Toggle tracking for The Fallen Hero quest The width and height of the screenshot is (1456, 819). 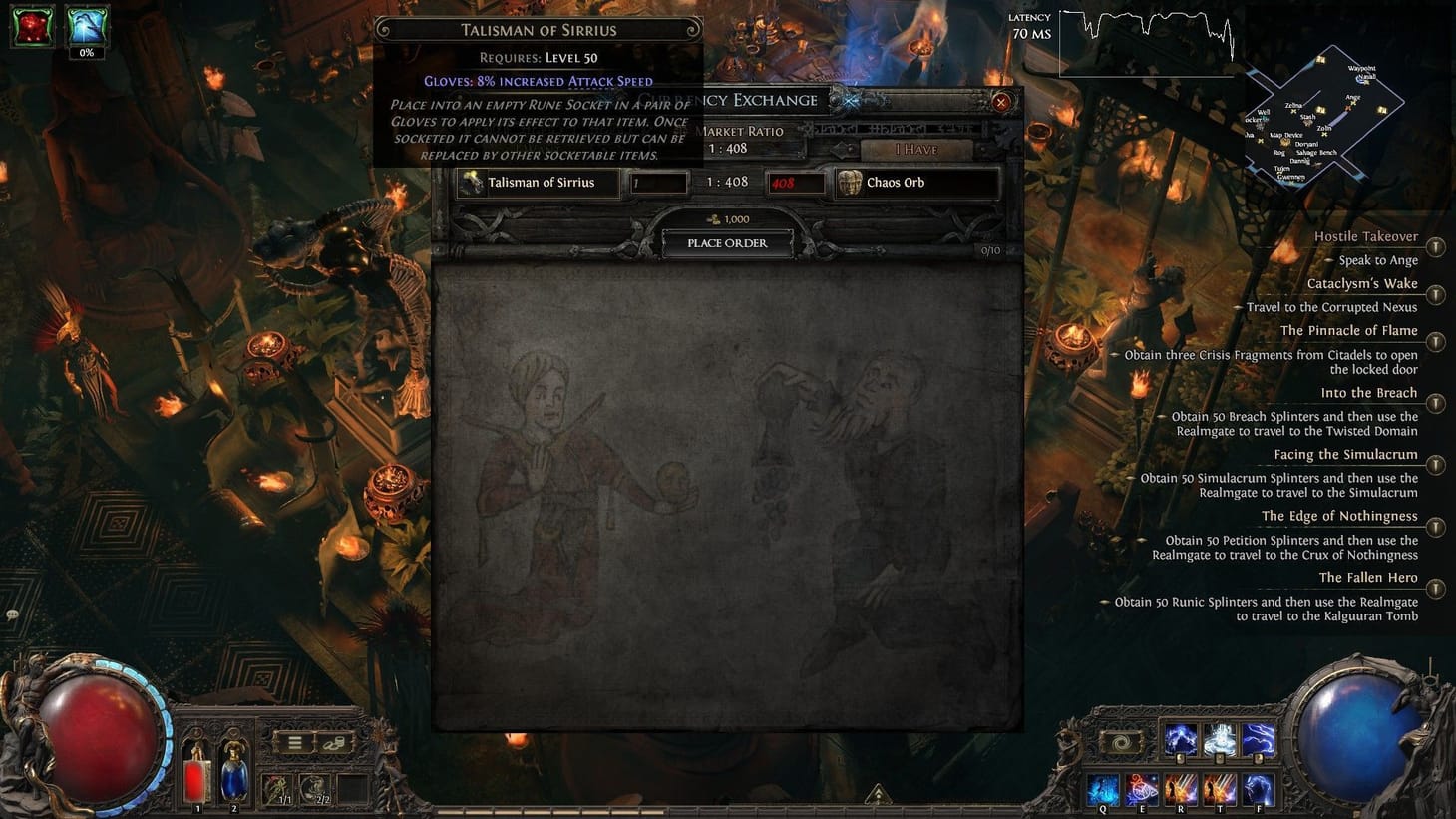1436,589
